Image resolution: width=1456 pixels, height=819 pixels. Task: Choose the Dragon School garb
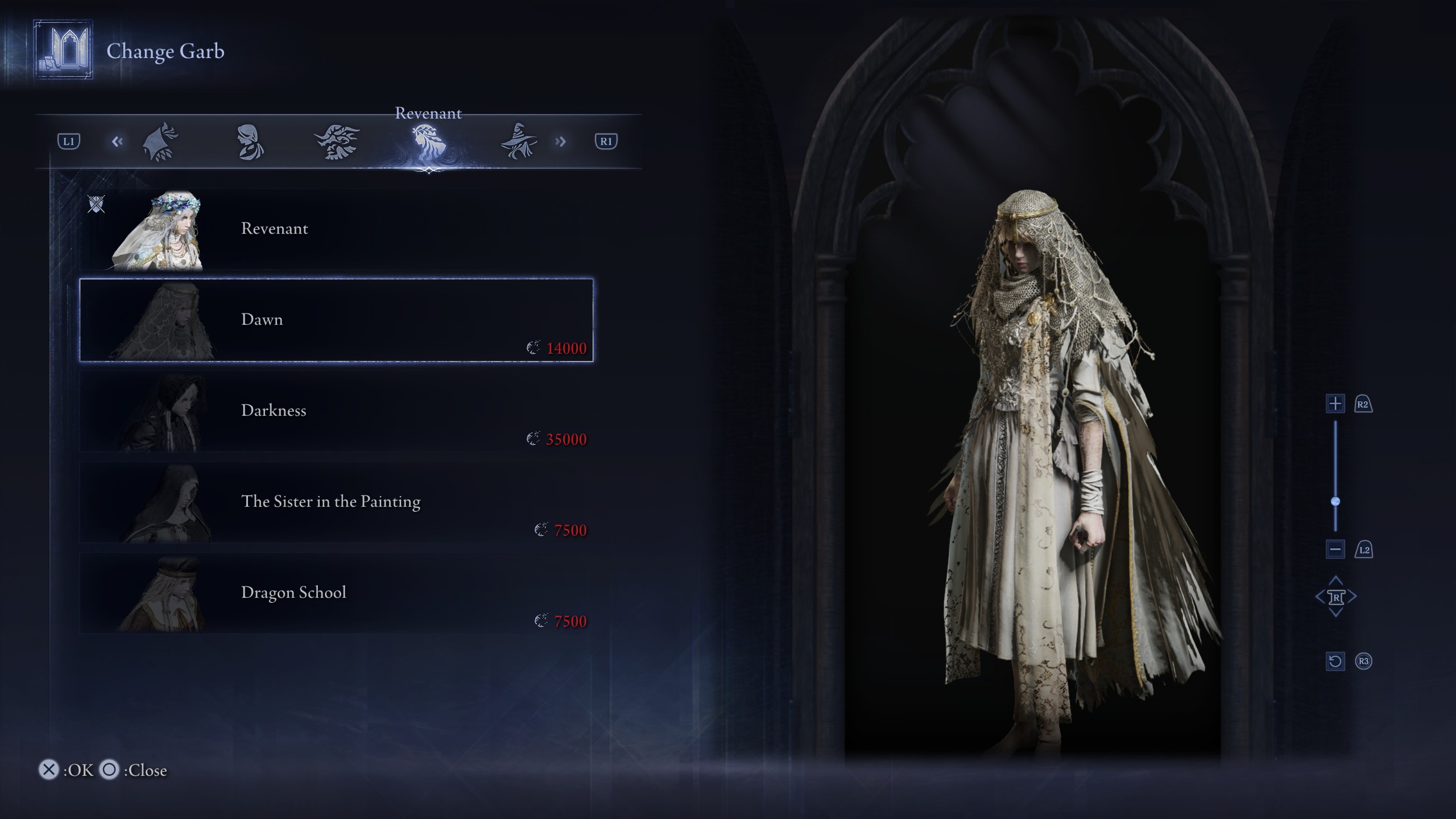[336, 593]
